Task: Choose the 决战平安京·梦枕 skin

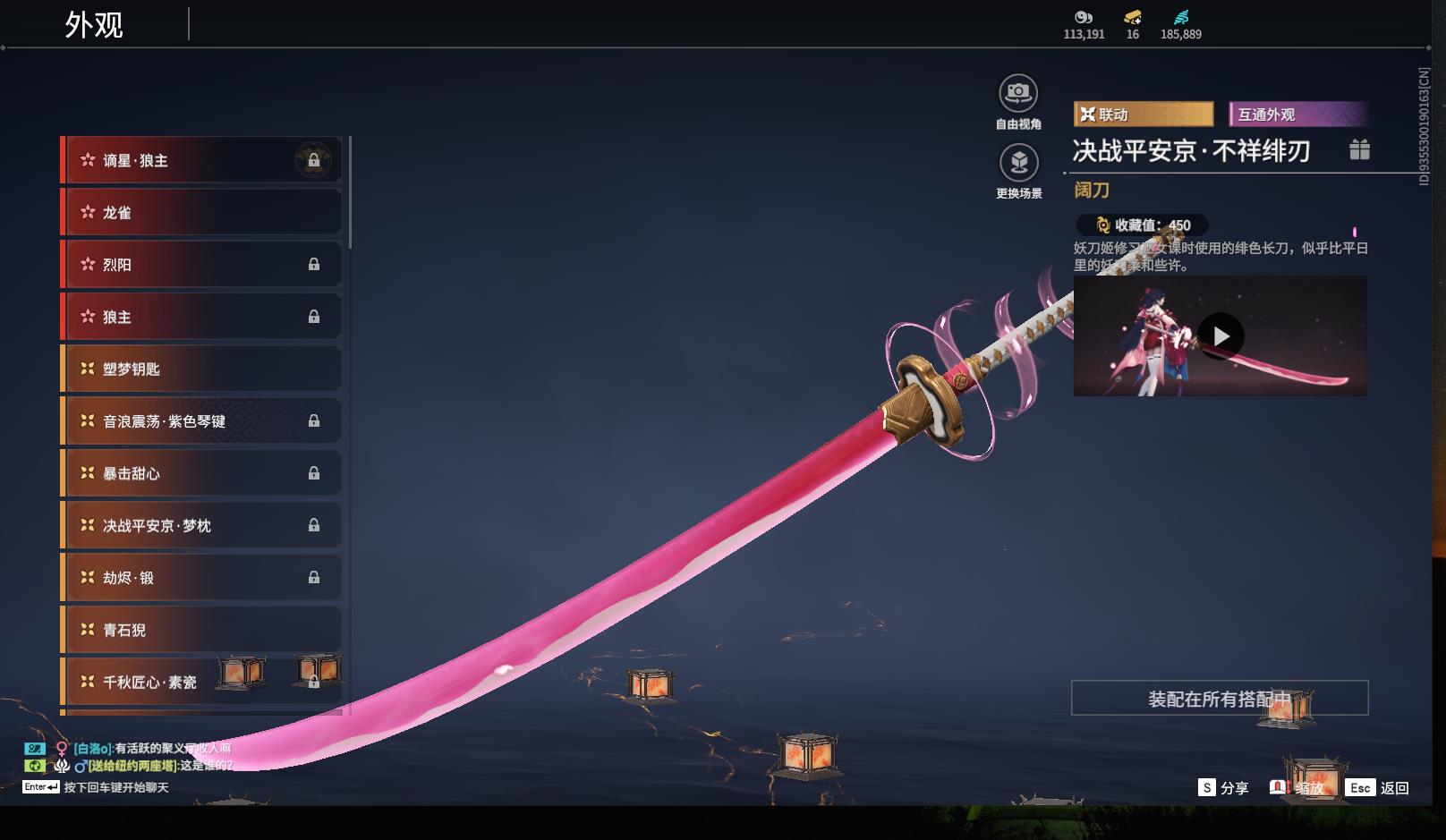Action: point(201,525)
